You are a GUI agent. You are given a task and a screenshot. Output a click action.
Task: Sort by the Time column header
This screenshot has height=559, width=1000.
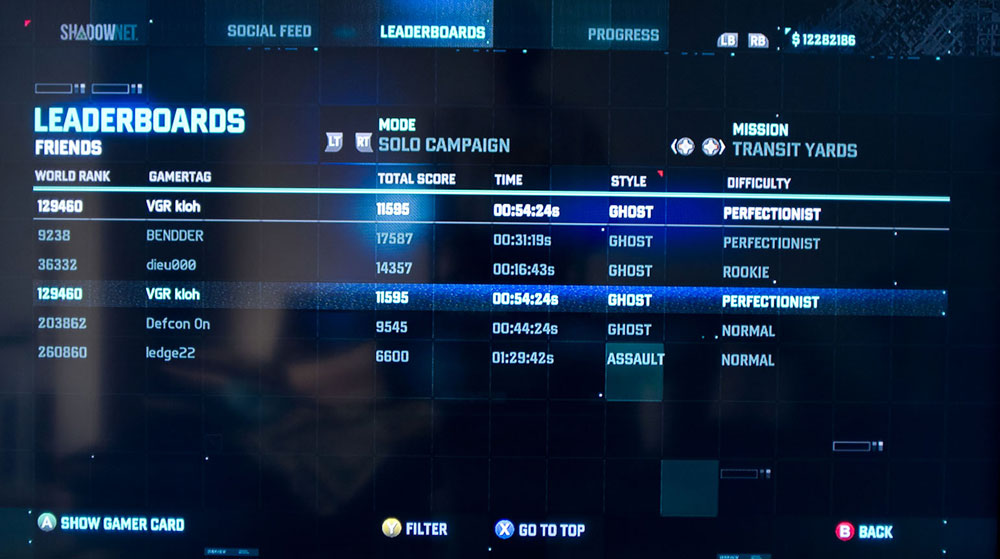point(508,180)
